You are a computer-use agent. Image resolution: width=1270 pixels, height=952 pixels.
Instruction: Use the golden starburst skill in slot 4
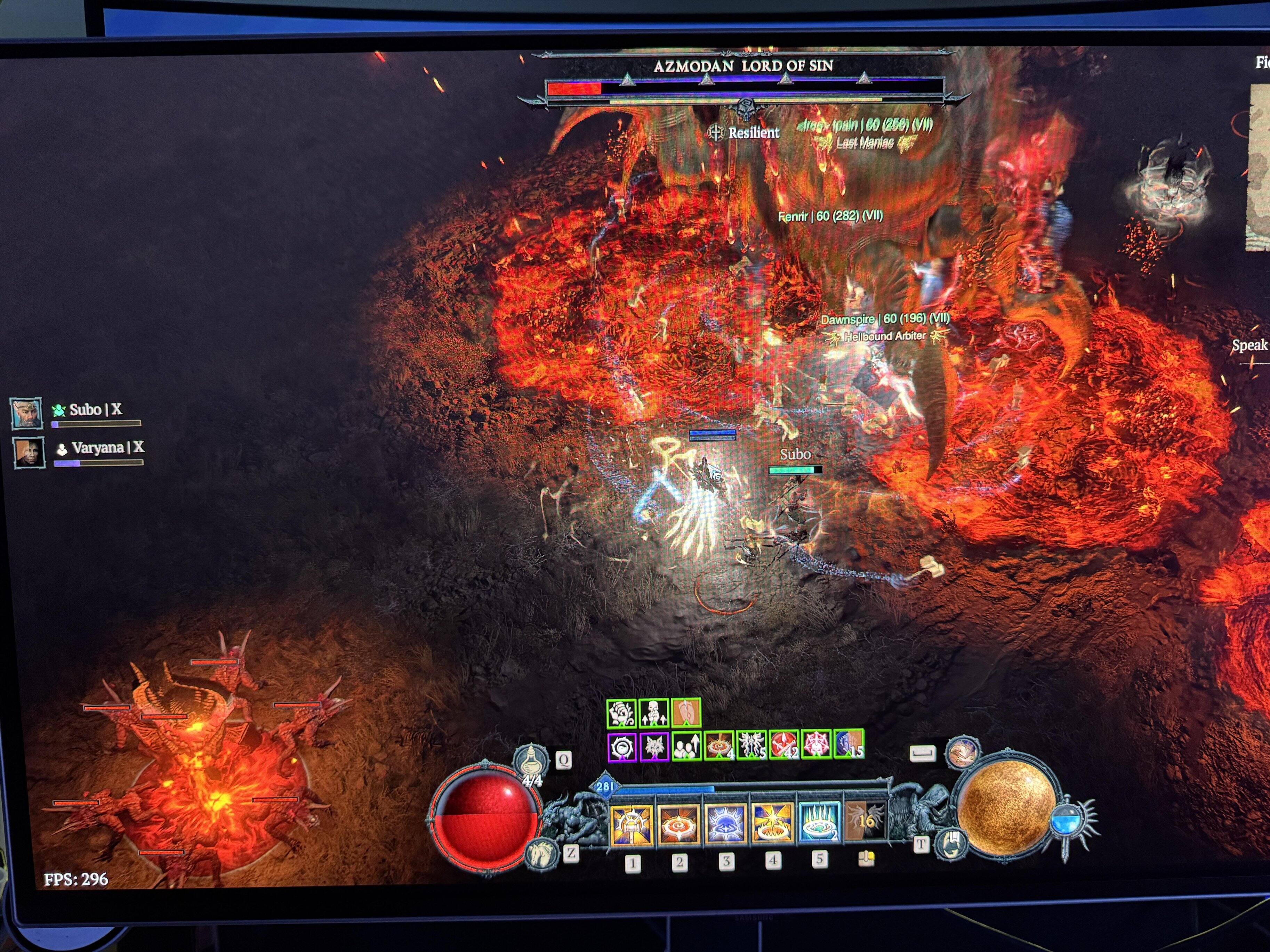point(772,823)
